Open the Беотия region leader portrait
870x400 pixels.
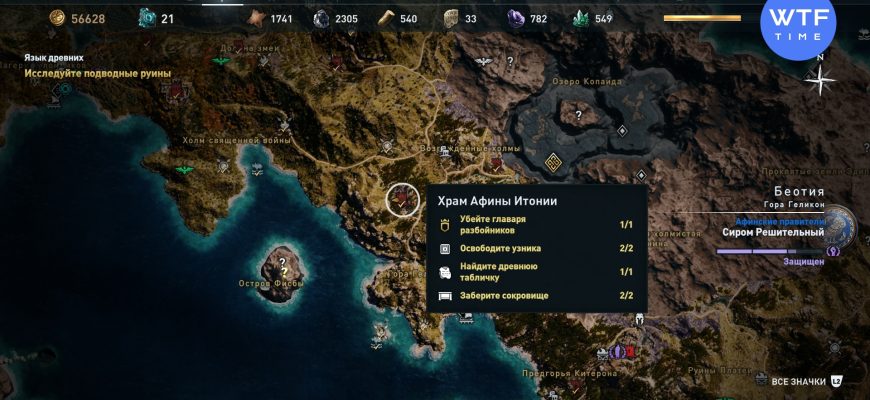pyautogui.click(x=838, y=226)
